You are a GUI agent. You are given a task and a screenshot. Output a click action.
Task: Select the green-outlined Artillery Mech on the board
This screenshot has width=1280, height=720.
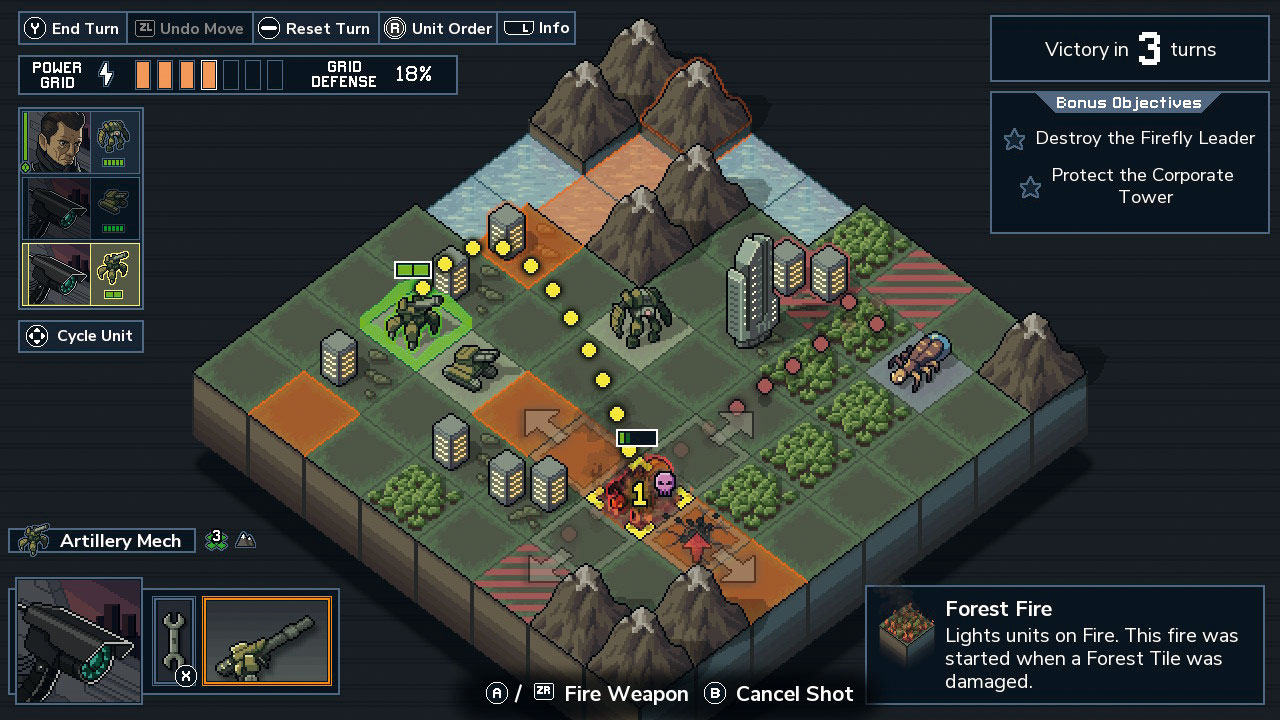416,318
